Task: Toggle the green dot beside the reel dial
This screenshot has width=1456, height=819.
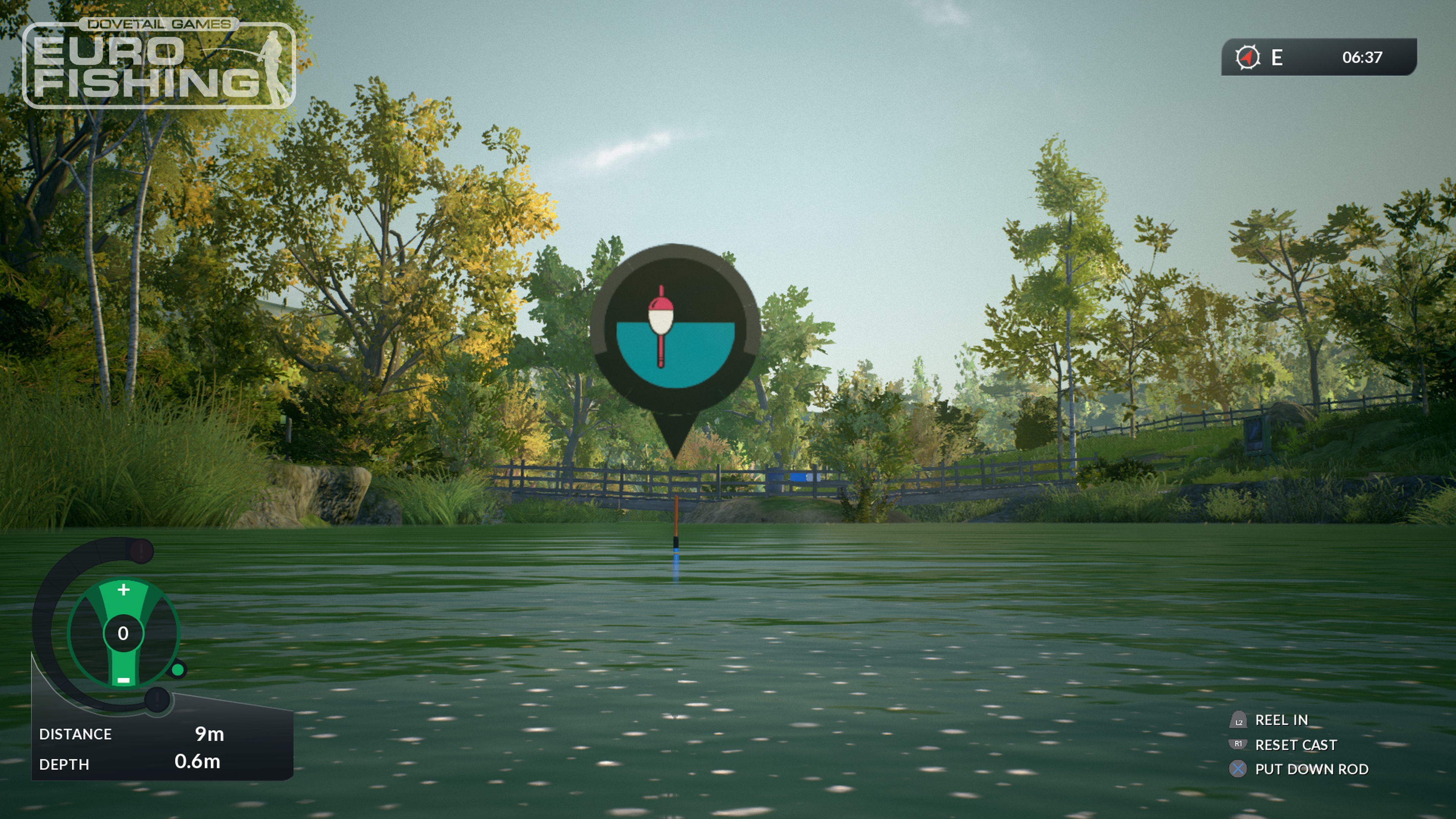Action: (177, 670)
